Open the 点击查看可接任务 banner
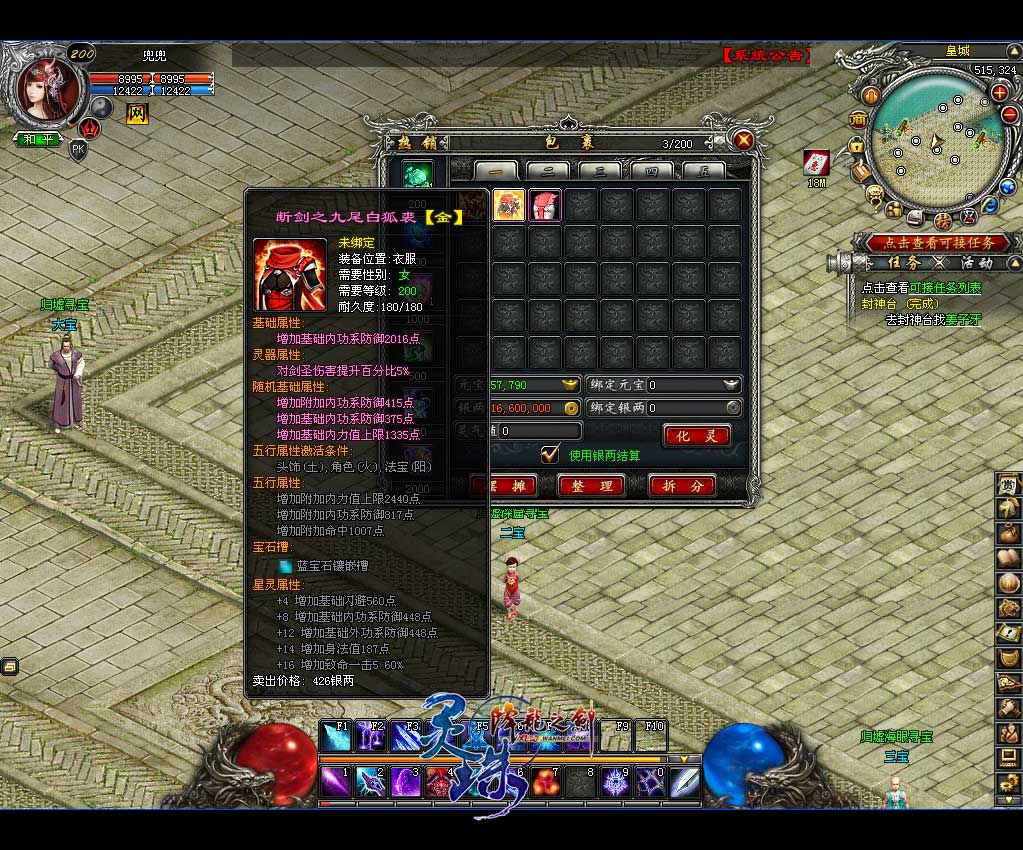Viewport: 1023px width, 850px height. [x=930, y=242]
